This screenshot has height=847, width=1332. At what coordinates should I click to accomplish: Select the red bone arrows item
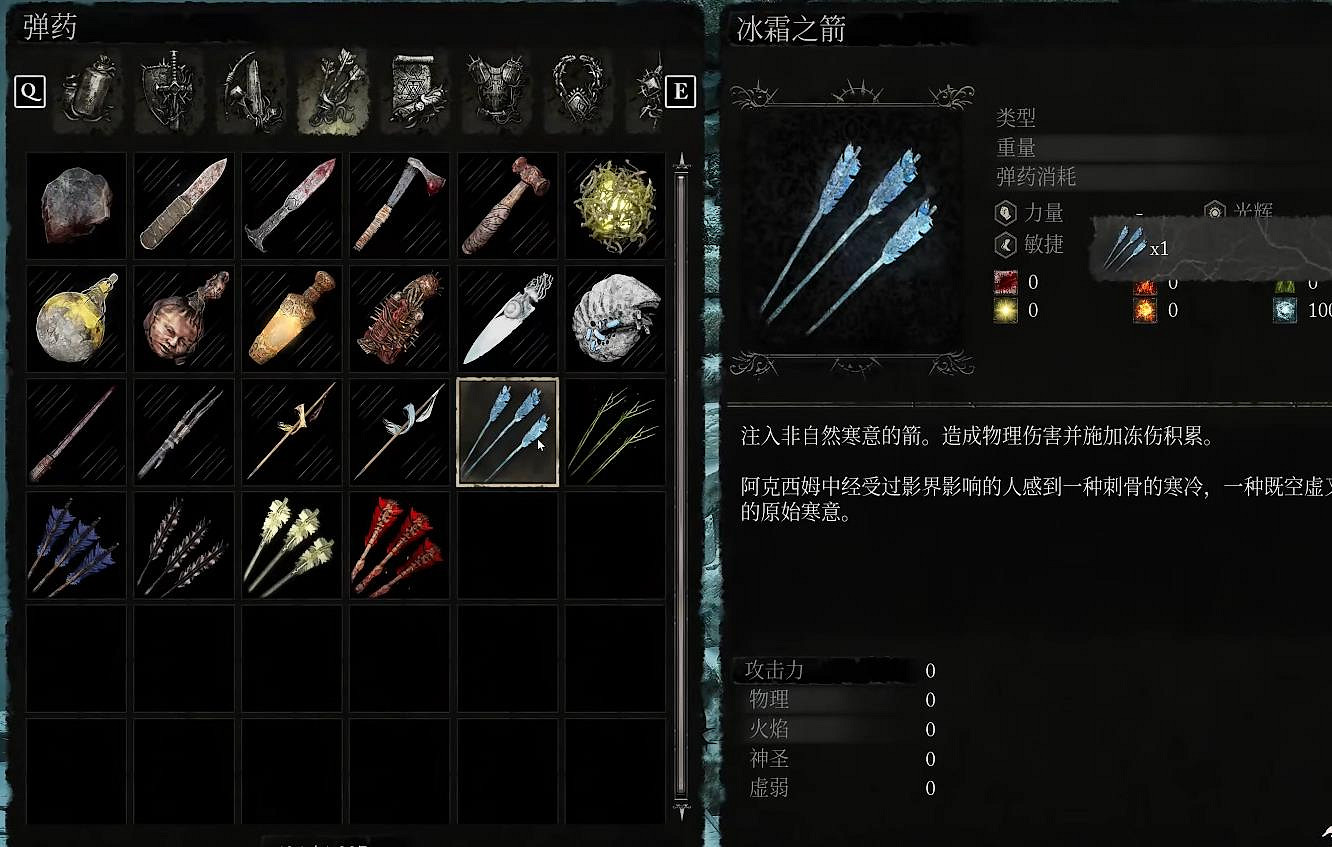tap(398, 545)
